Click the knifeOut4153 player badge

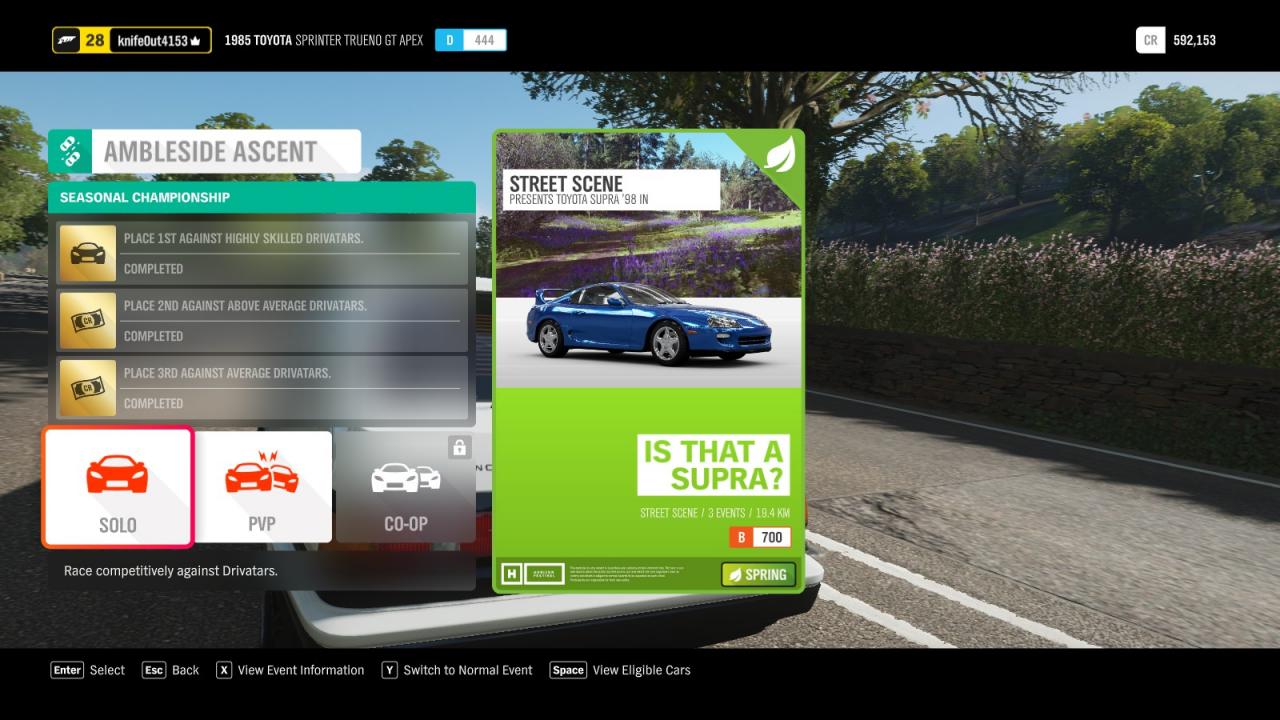tap(132, 40)
